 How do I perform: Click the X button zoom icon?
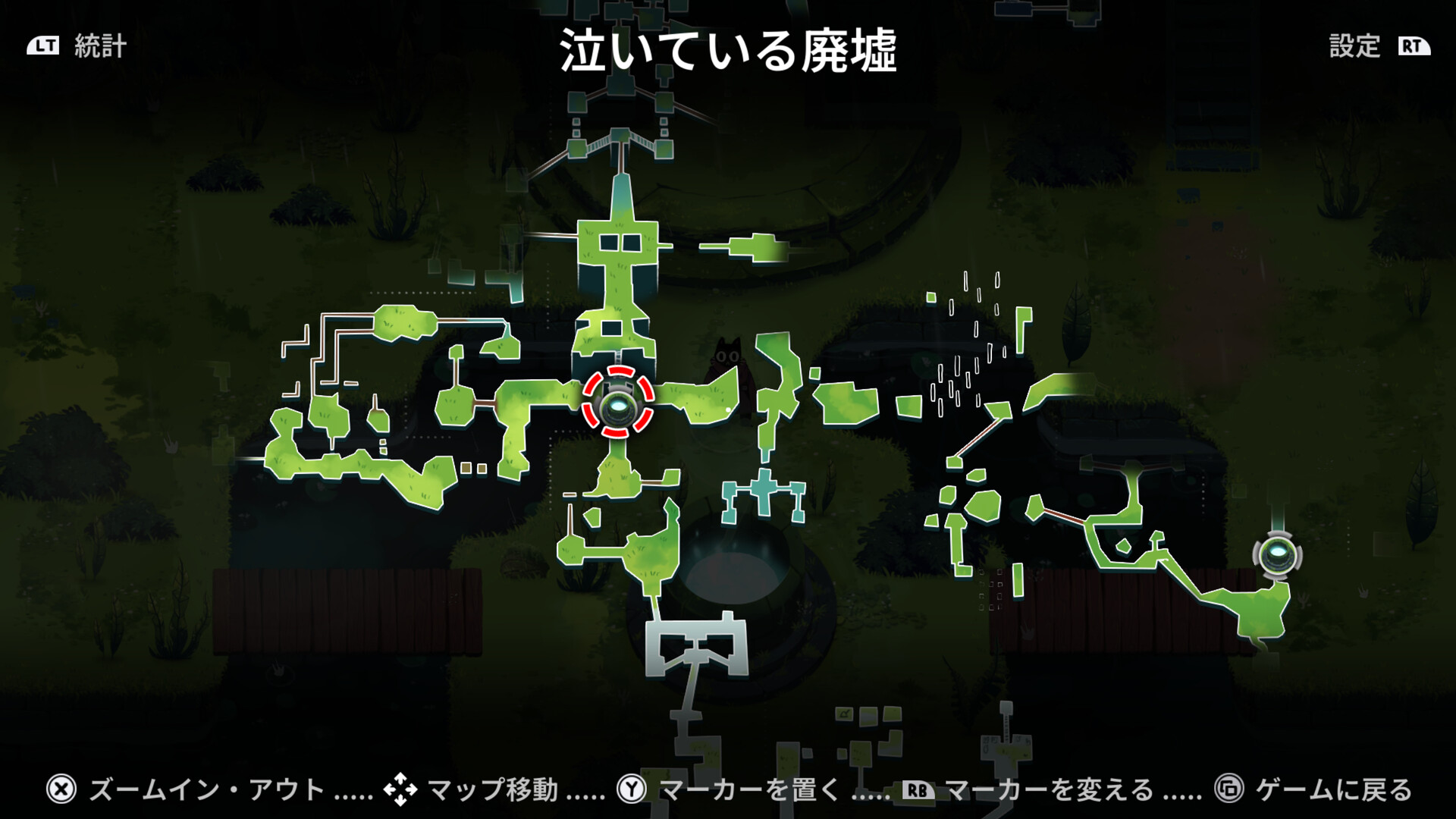[61, 788]
